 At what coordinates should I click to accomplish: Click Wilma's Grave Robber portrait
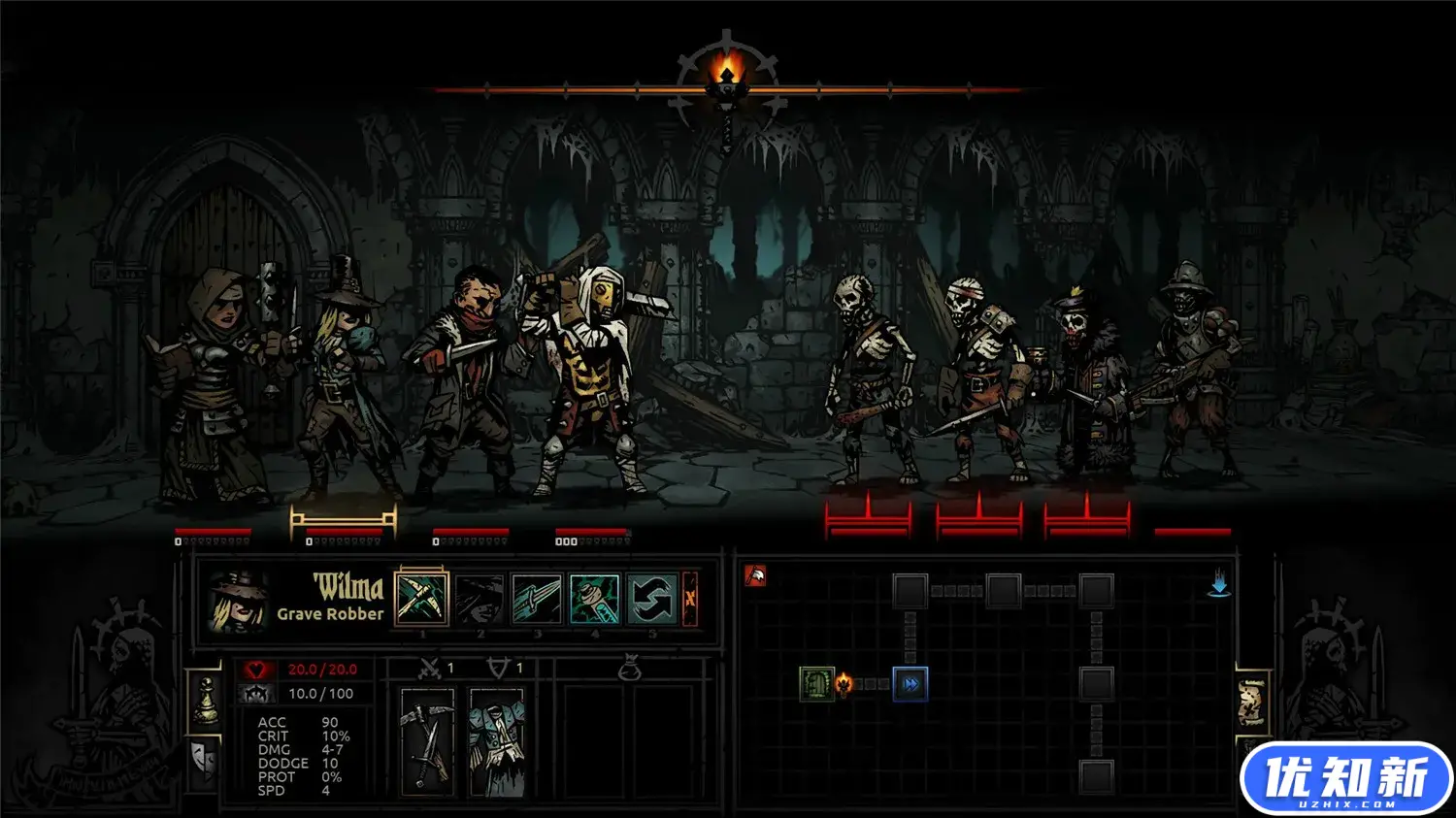(236, 601)
